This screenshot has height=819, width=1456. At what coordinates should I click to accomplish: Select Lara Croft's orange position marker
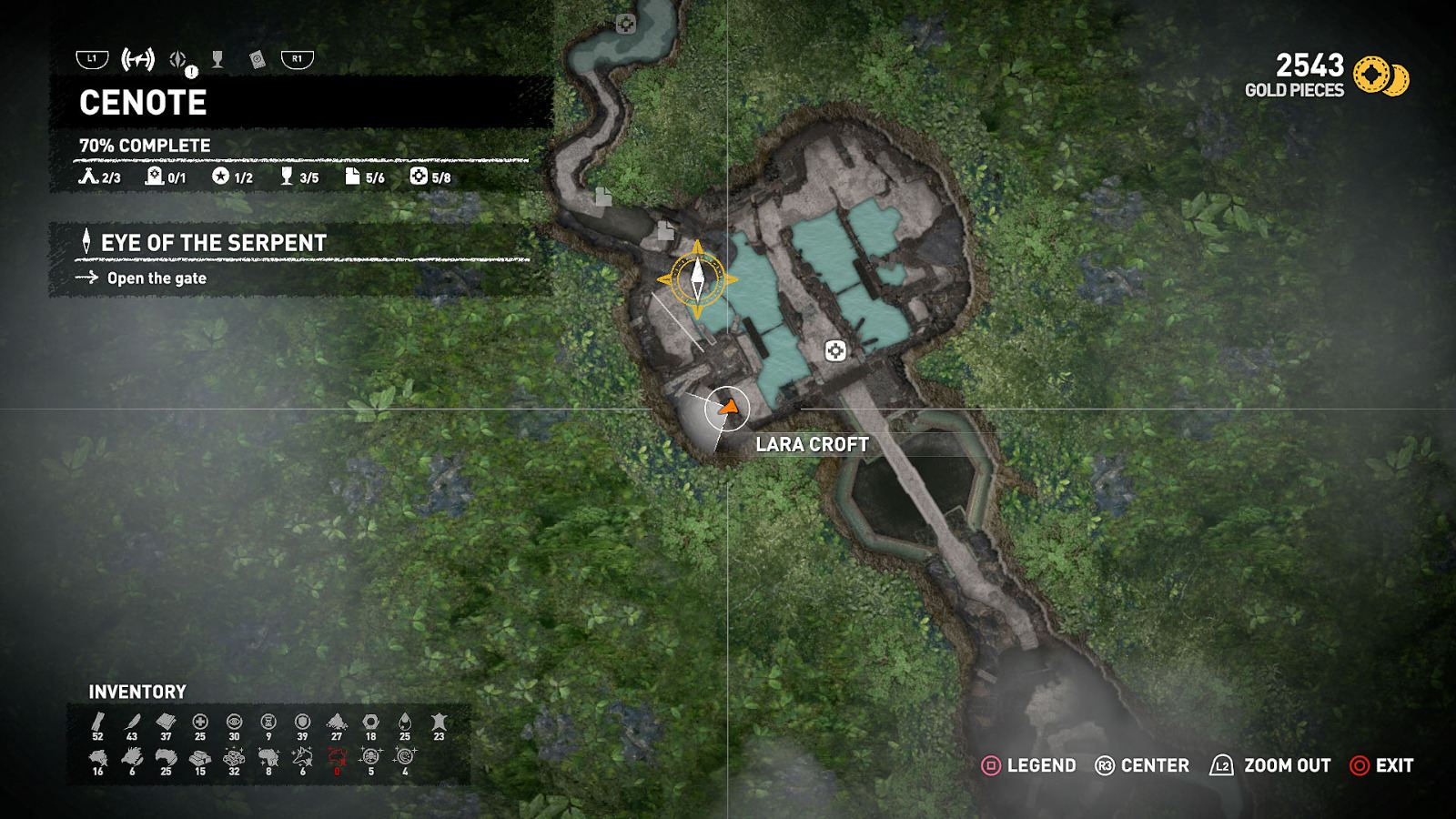pos(727,409)
